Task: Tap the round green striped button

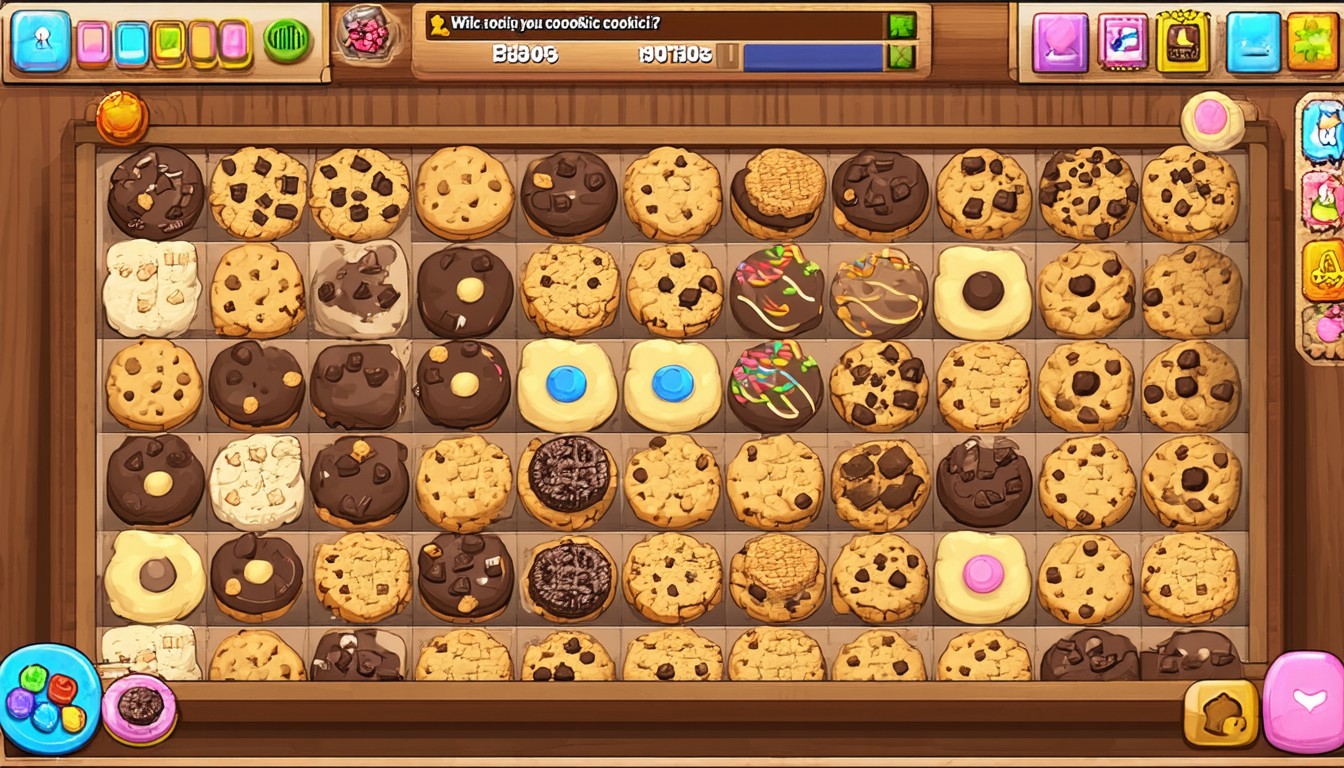Action: (287, 41)
